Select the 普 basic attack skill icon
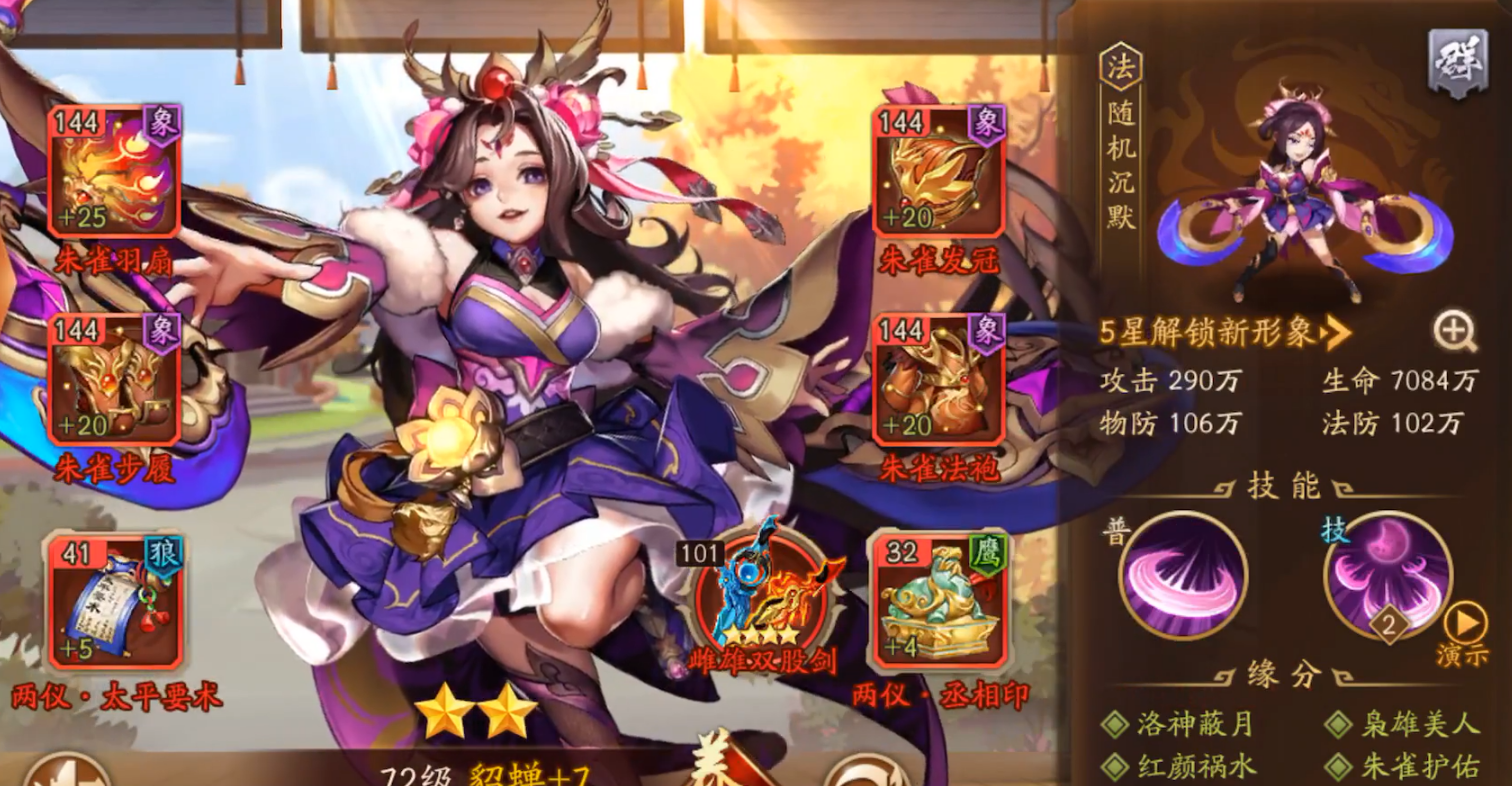Image resolution: width=1512 pixels, height=786 pixels. 1185,575
